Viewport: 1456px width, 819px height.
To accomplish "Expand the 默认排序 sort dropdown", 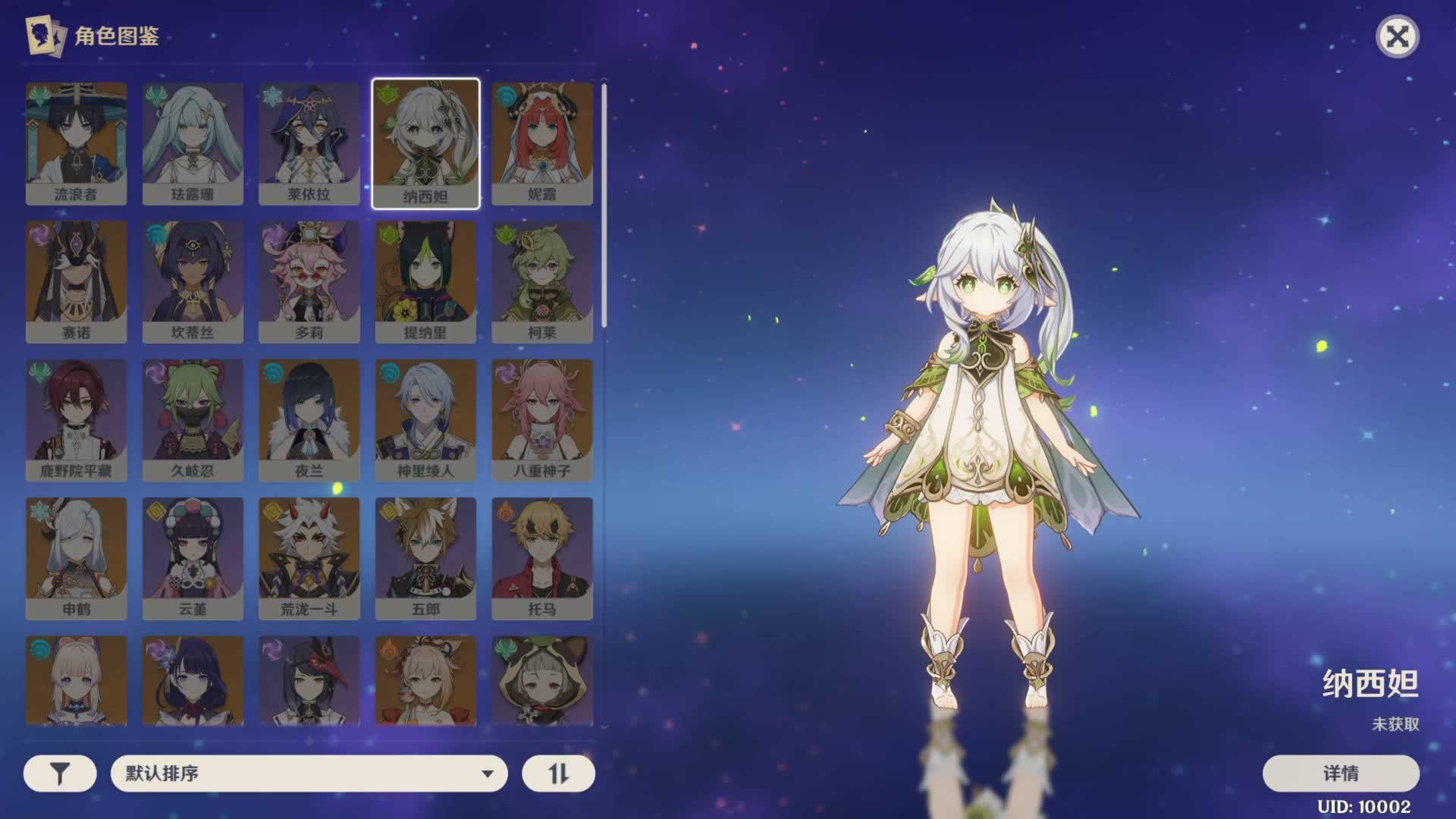I will (x=309, y=773).
